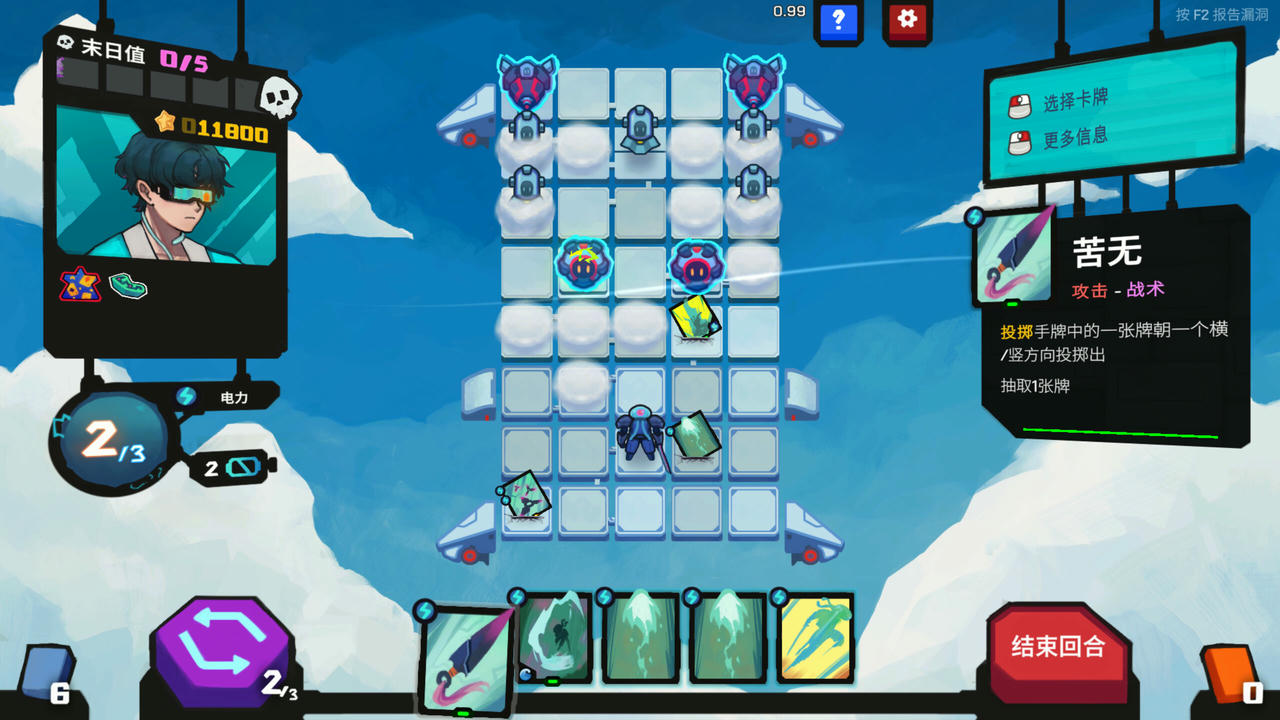Click the skull icon on the doom meter
1280x720 pixels.
click(x=278, y=96)
